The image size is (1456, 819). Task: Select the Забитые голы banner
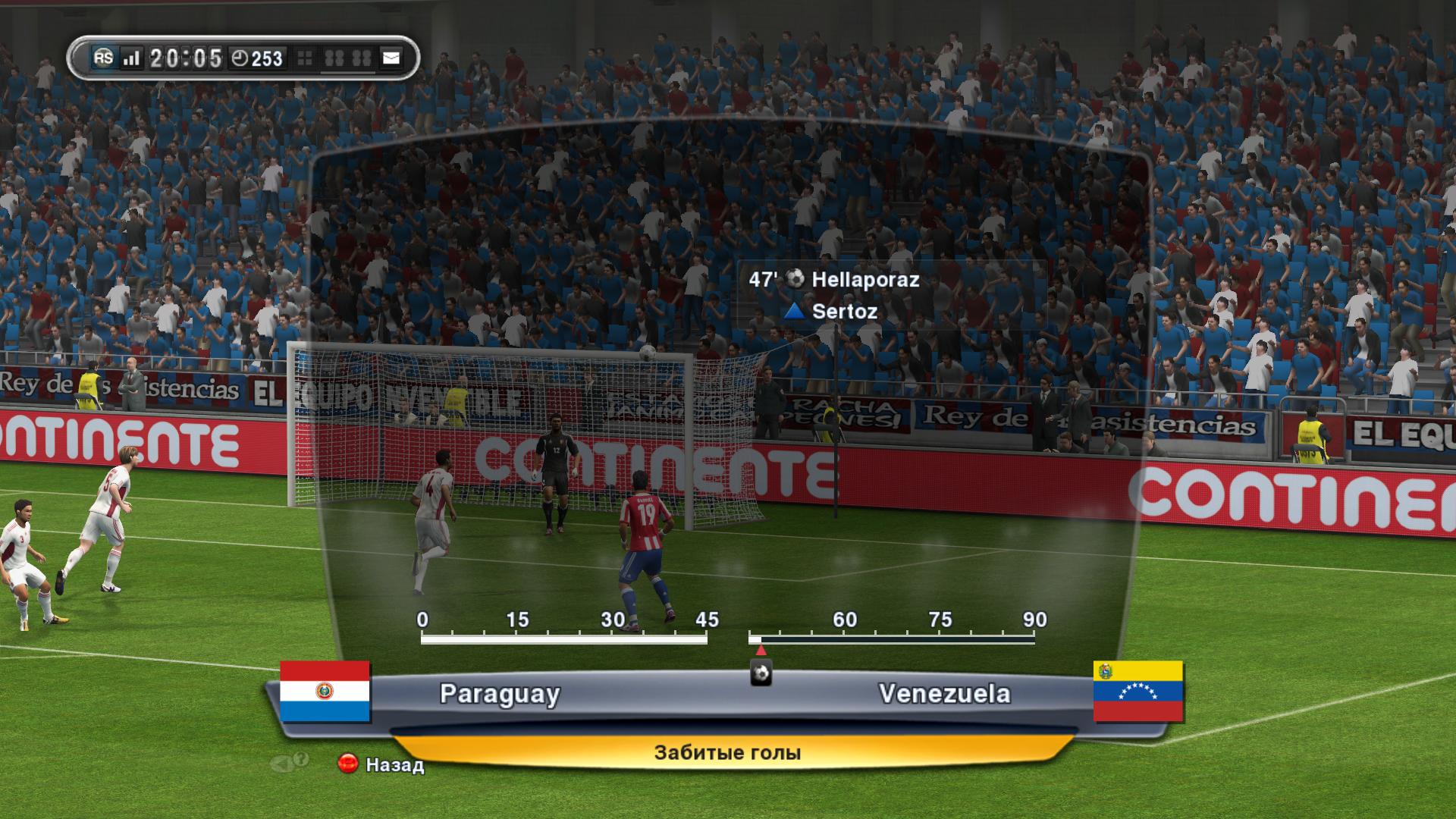point(727,752)
